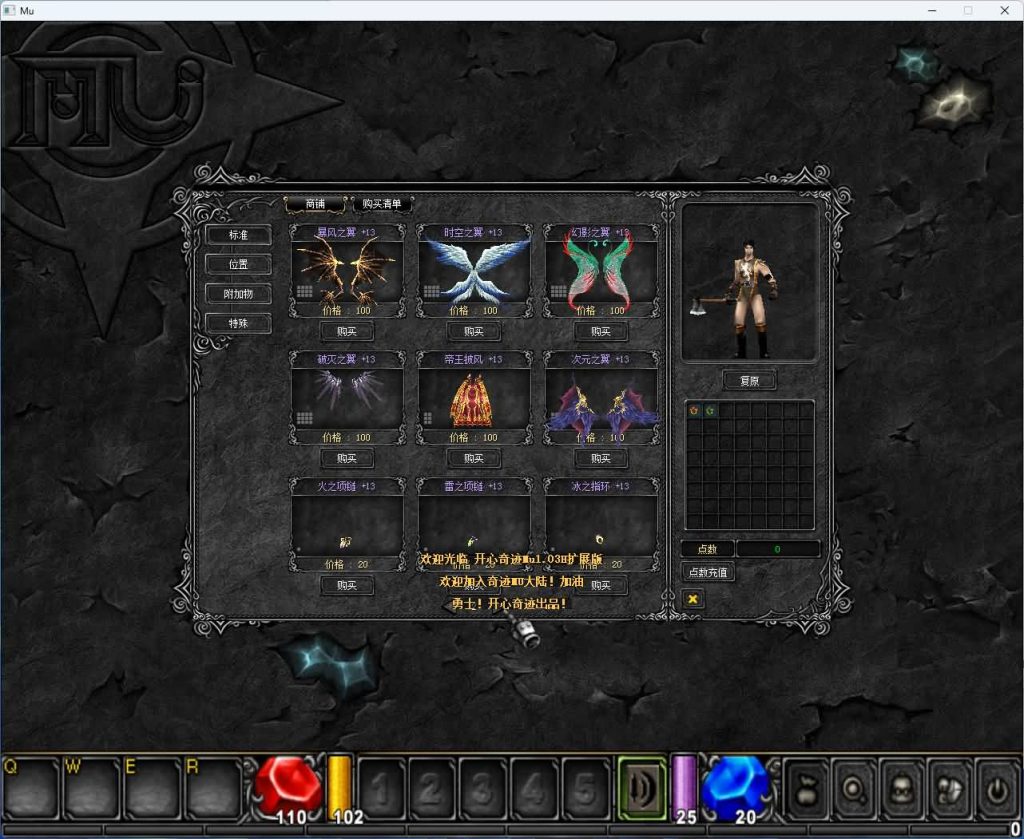The width and height of the screenshot is (1024, 839).
Task: Select the 特殊 category
Action: click(x=238, y=323)
